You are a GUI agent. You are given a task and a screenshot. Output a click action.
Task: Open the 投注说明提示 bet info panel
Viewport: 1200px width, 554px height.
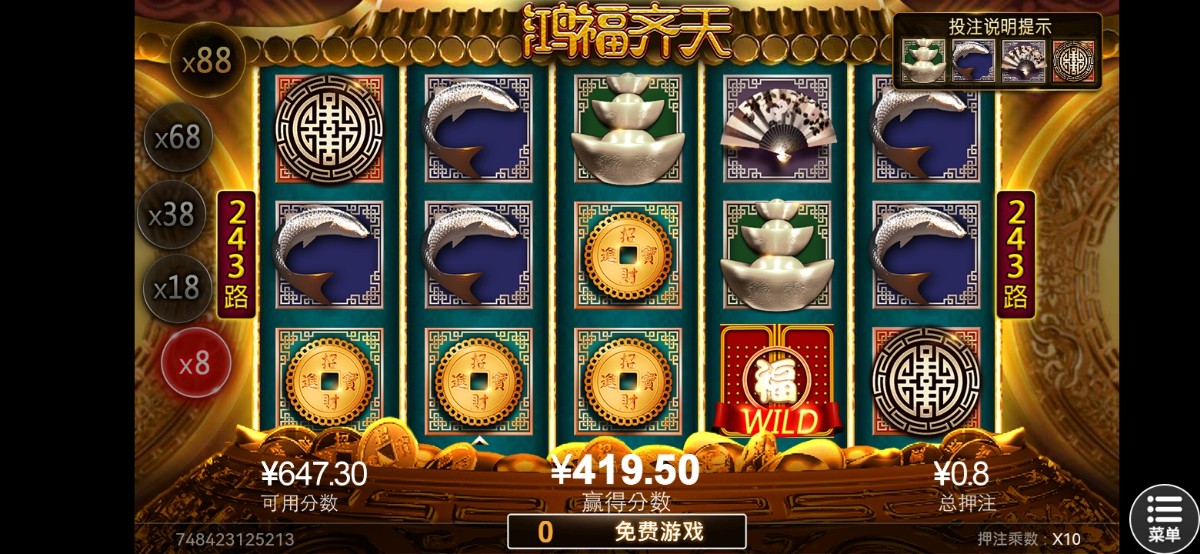coord(999,27)
